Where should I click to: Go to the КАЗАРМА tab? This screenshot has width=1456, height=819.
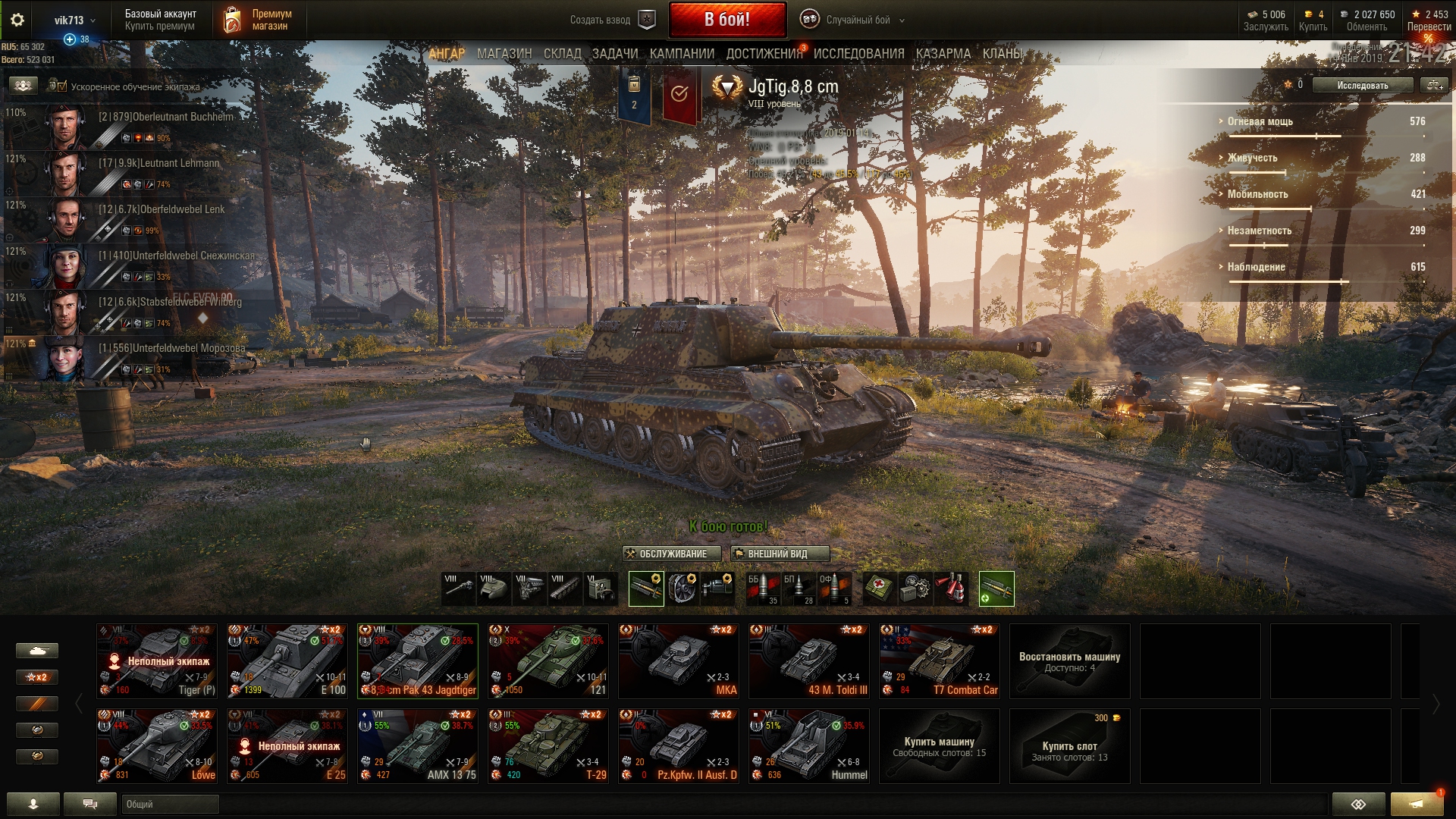pos(943,54)
